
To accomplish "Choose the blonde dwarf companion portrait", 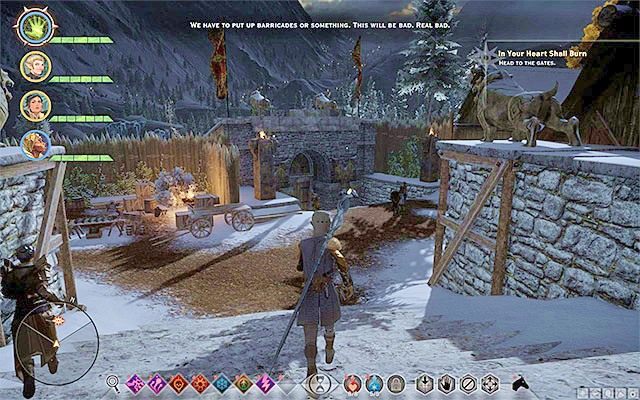I will (34, 144).
